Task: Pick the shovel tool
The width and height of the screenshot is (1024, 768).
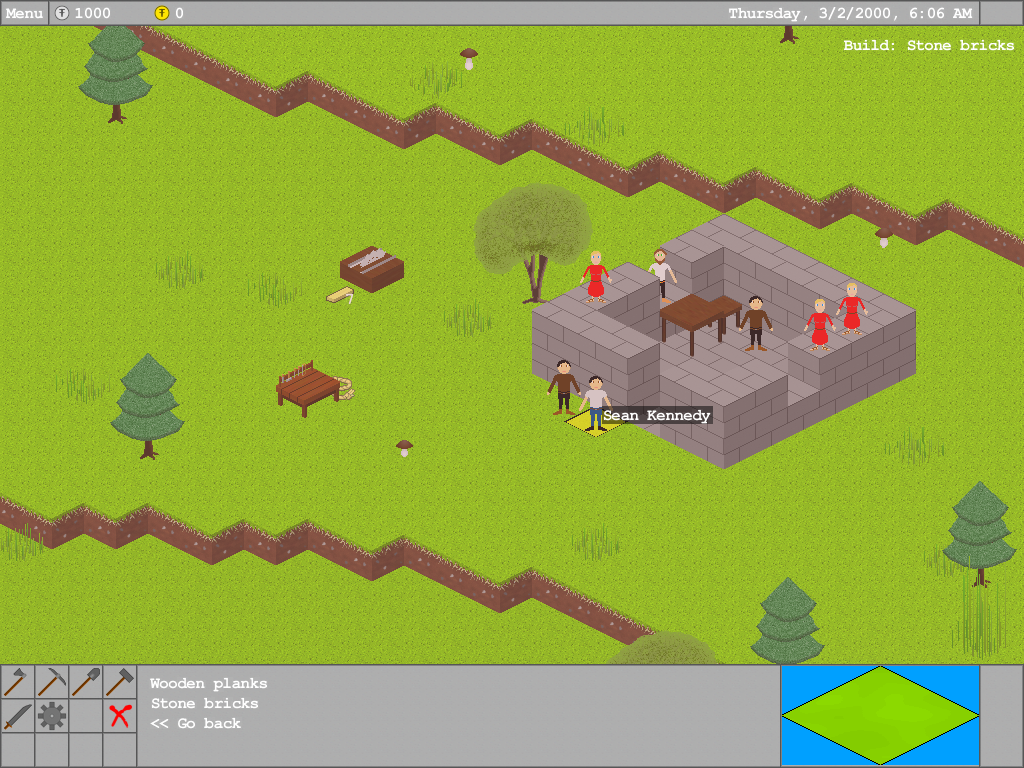Action: [x=86, y=682]
